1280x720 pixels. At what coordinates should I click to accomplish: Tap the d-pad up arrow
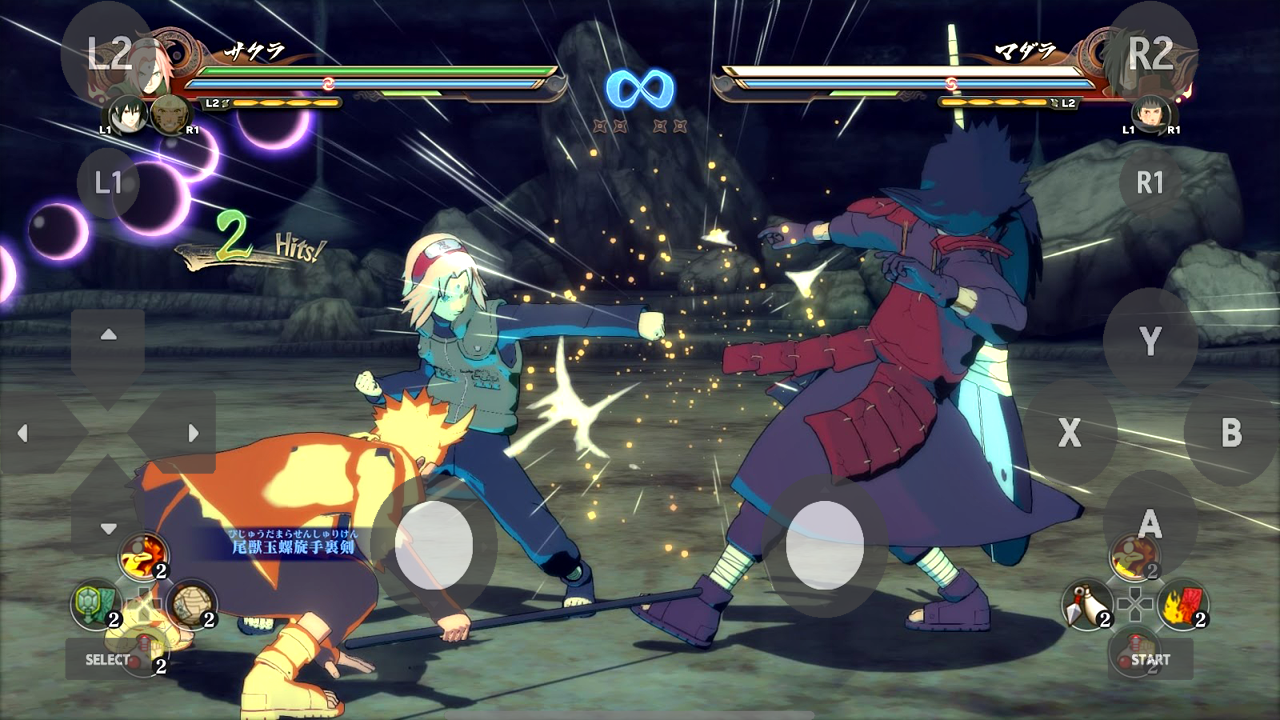tap(108, 335)
